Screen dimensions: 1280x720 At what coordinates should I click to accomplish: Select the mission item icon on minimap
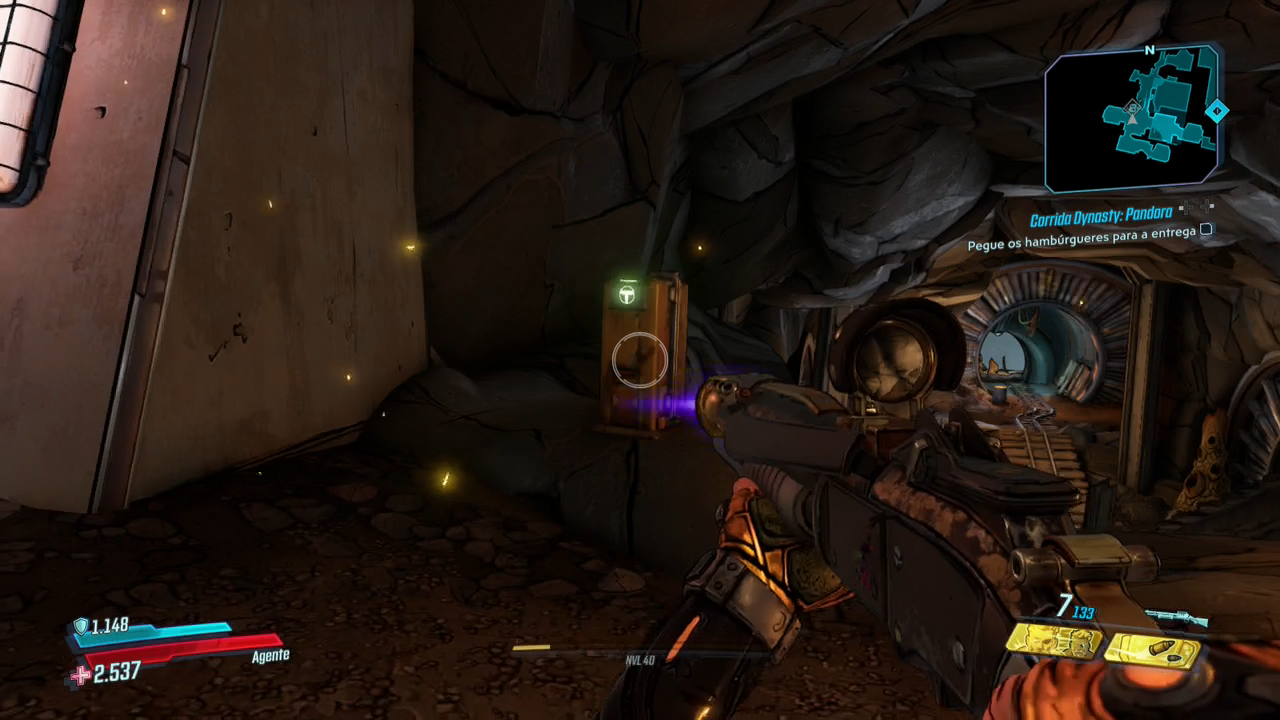coord(1132,107)
